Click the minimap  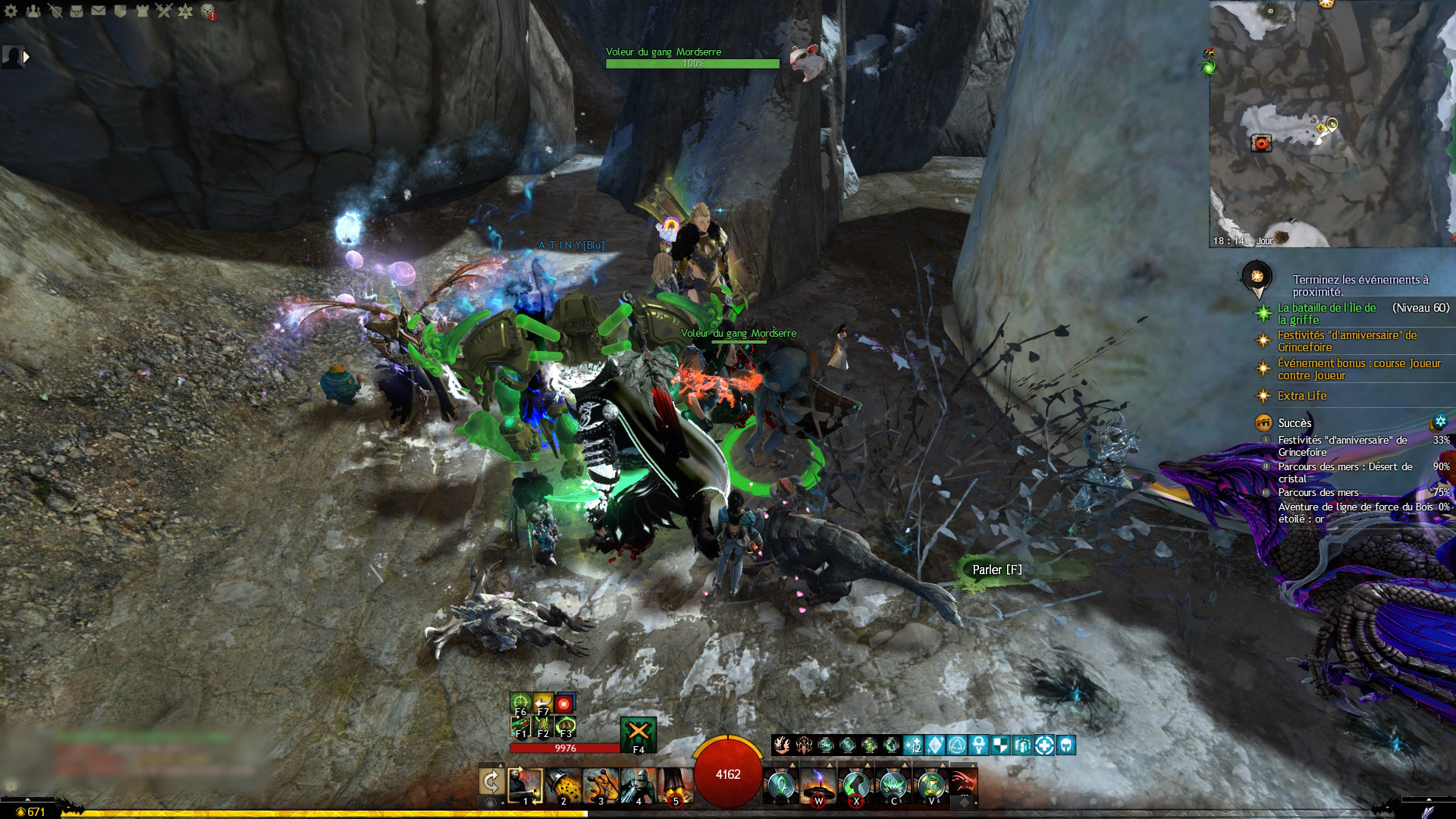[1332, 123]
